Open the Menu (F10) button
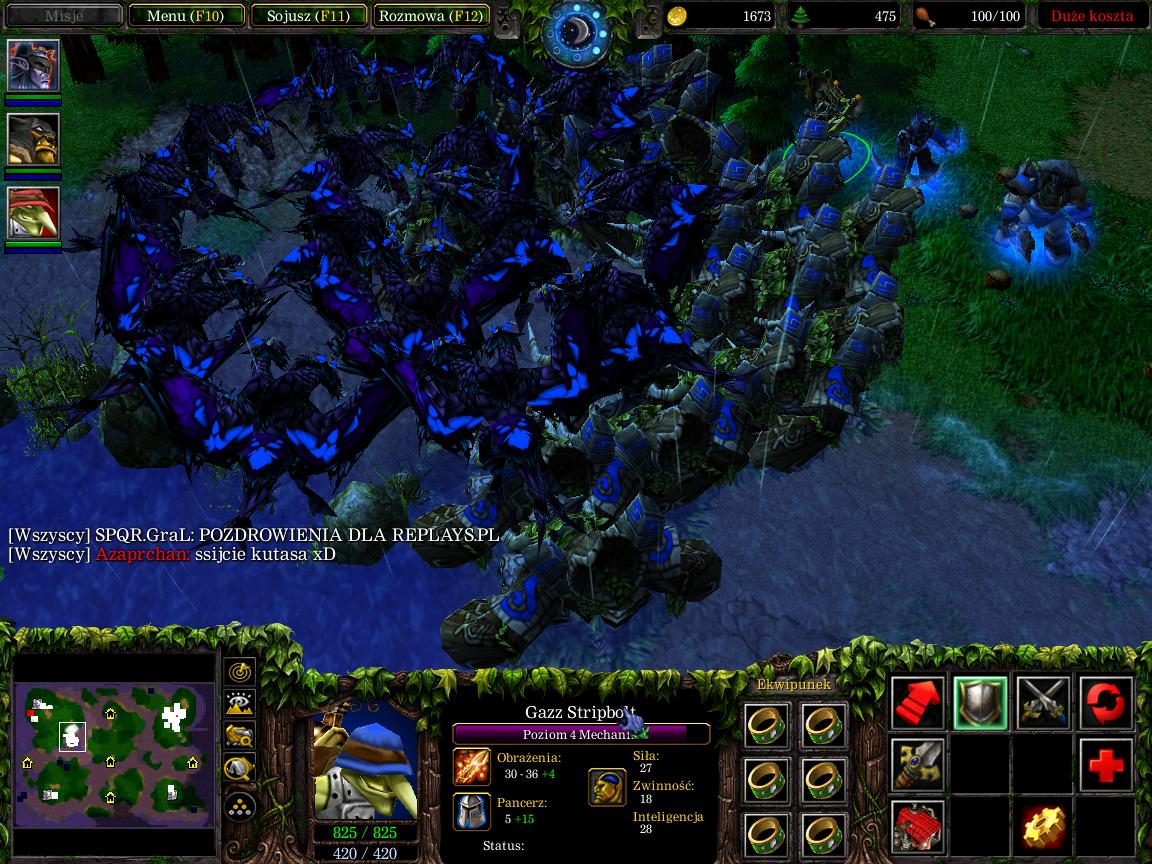Viewport: 1152px width, 864px height. pos(185,16)
